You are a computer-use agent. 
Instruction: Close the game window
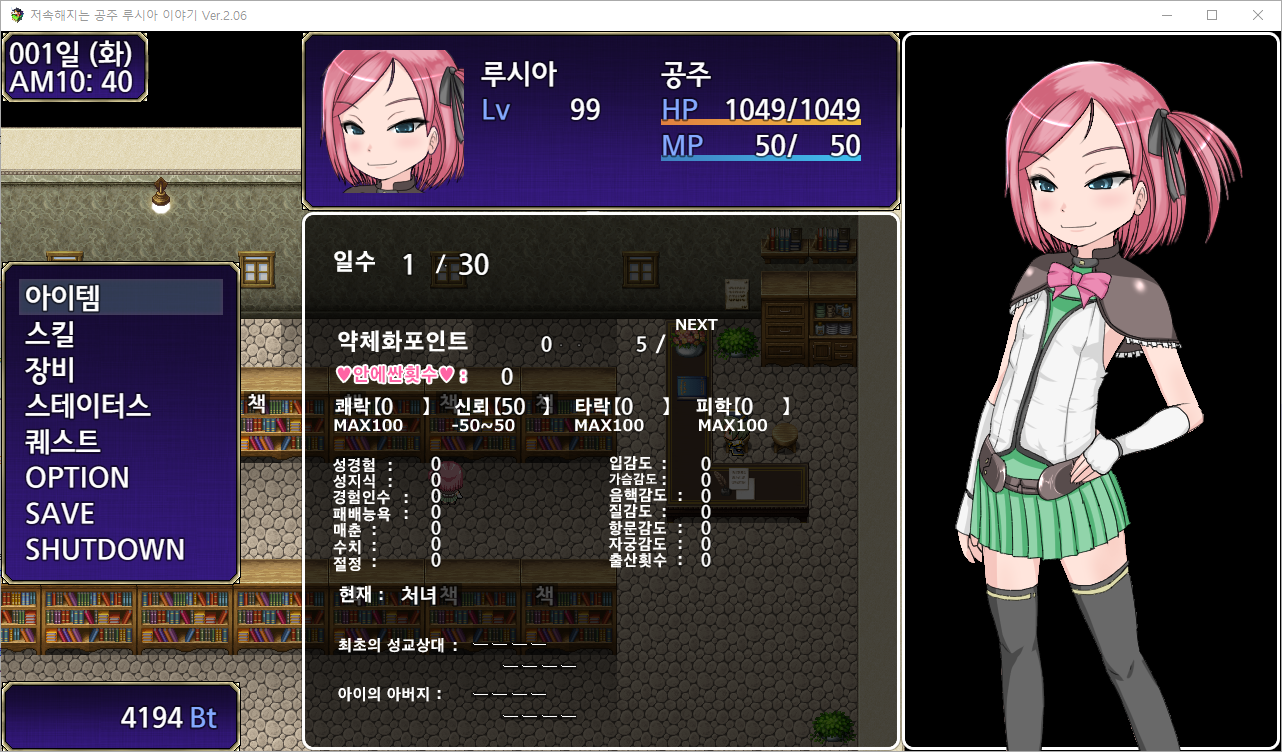coord(1258,15)
